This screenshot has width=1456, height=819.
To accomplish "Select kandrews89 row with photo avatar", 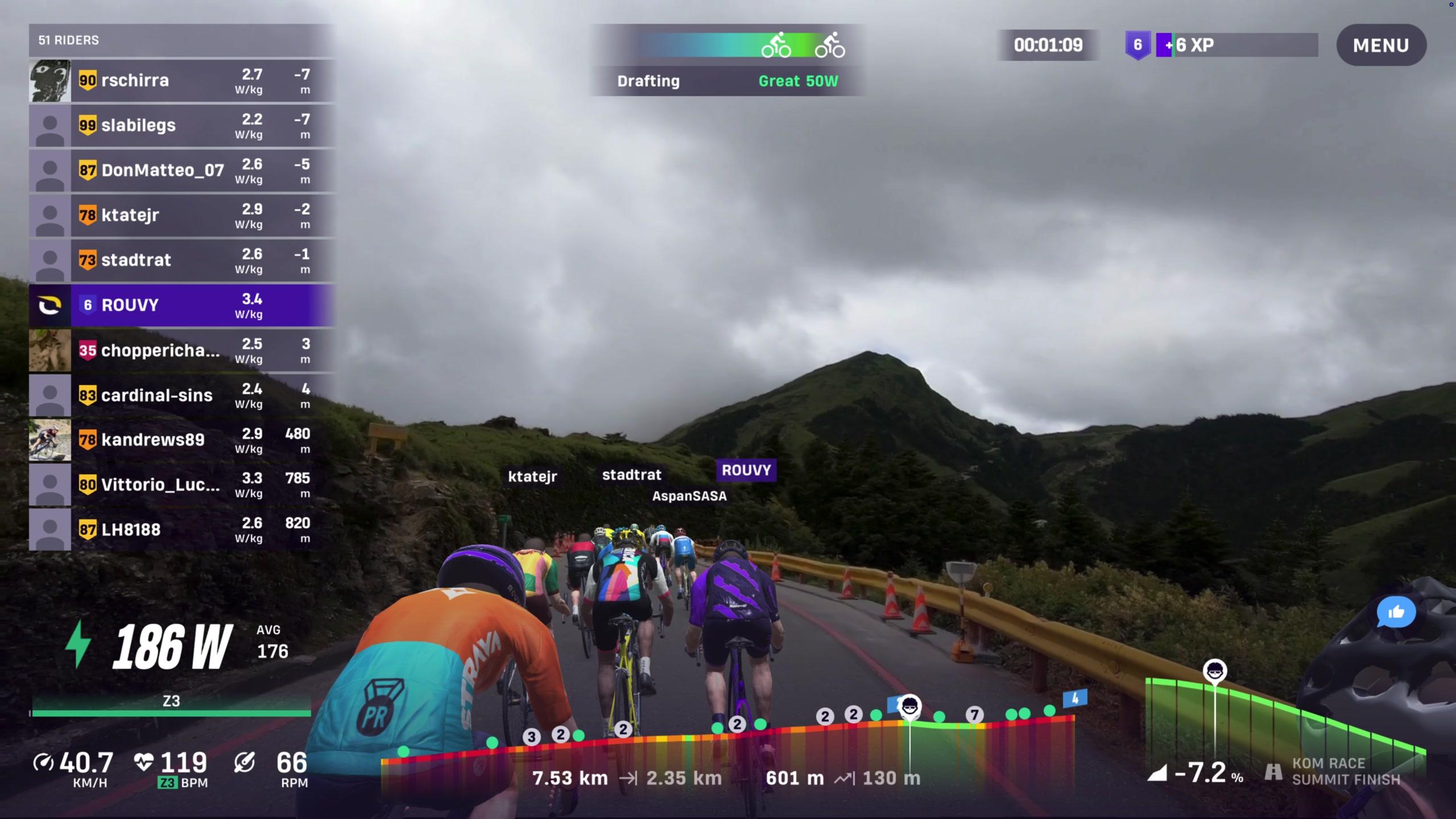I will [x=182, y=440].
